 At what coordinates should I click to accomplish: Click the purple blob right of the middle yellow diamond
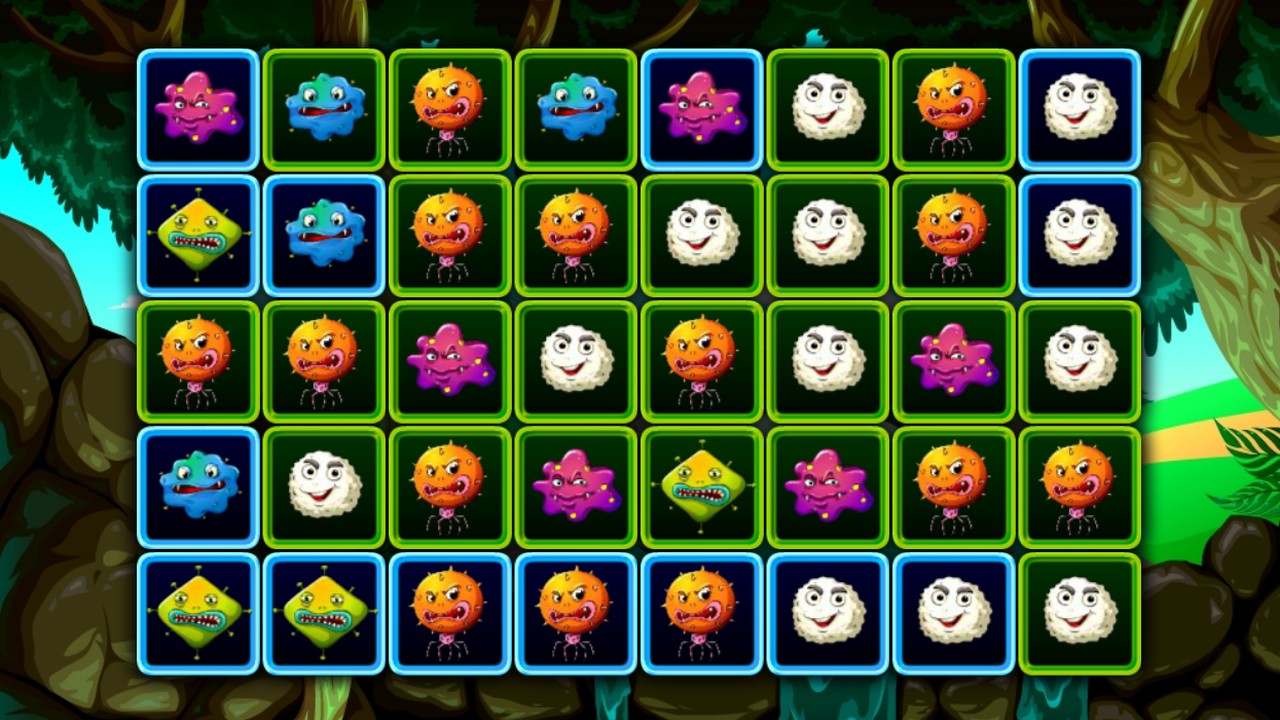pos(827,487)
